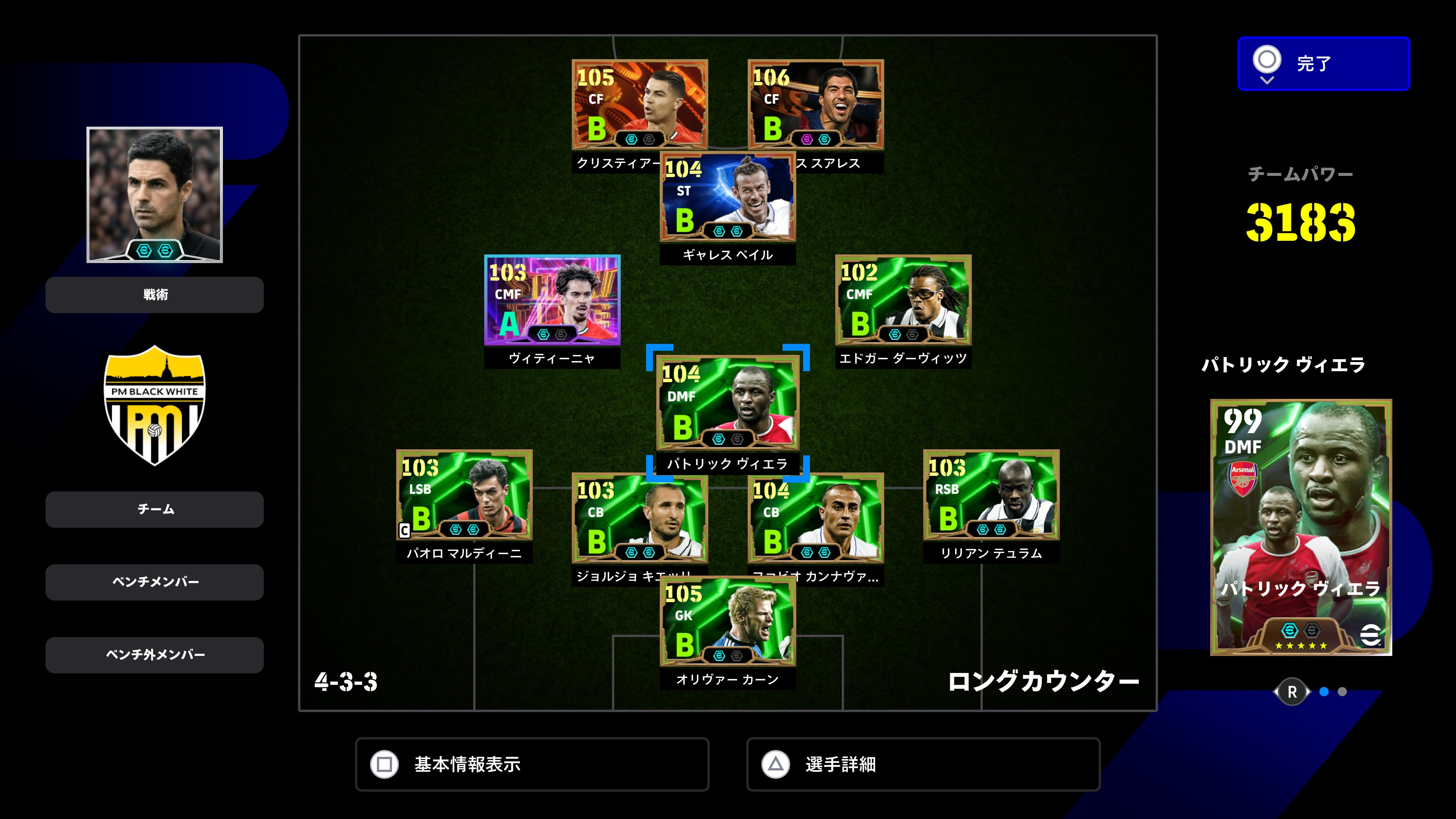Open the 戦術 tactics menu
This screenshot has height=819, width=1456.
click(x=154, y=295)
